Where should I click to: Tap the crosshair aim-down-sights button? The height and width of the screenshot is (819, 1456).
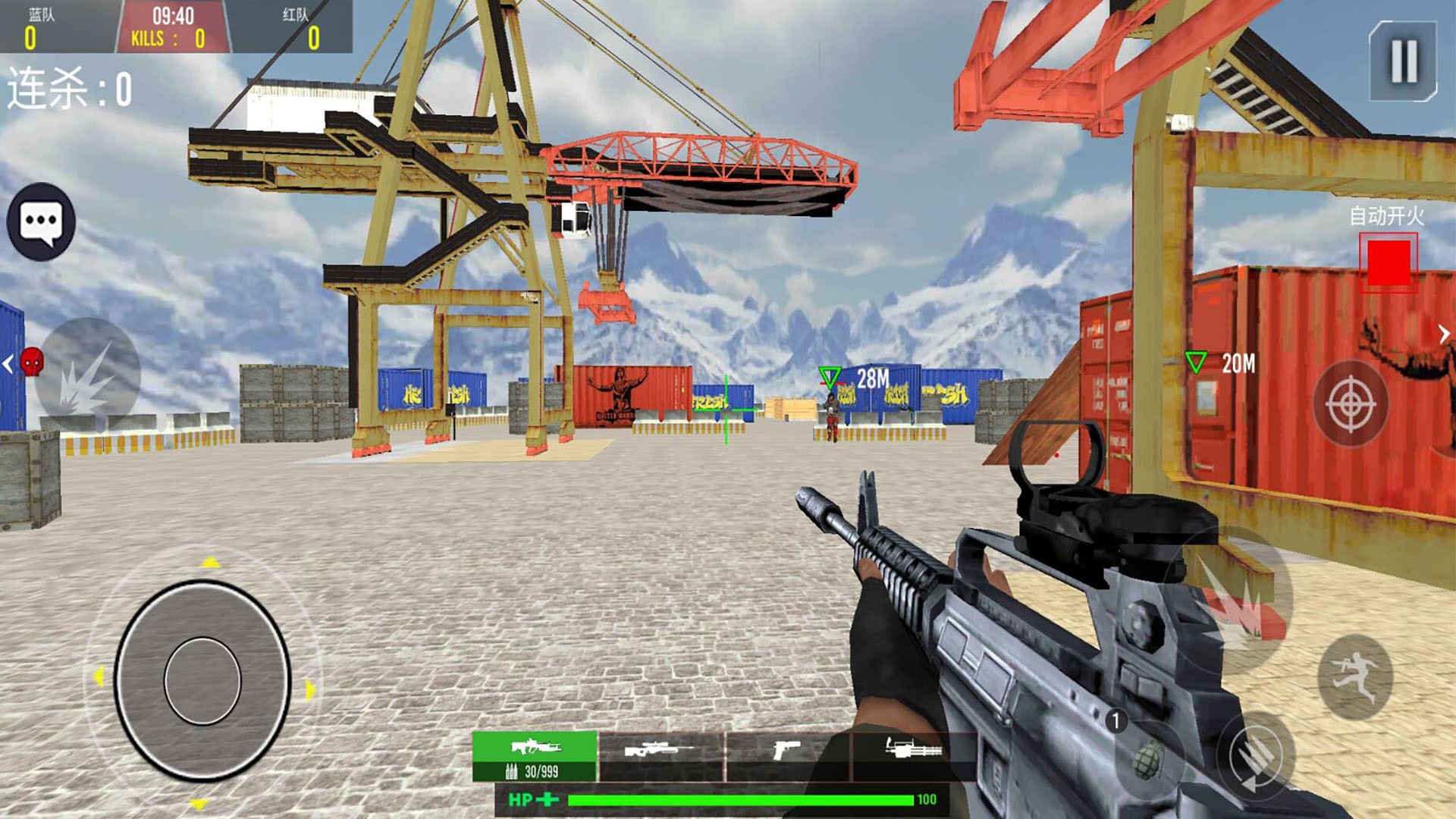coord(1351,403)
